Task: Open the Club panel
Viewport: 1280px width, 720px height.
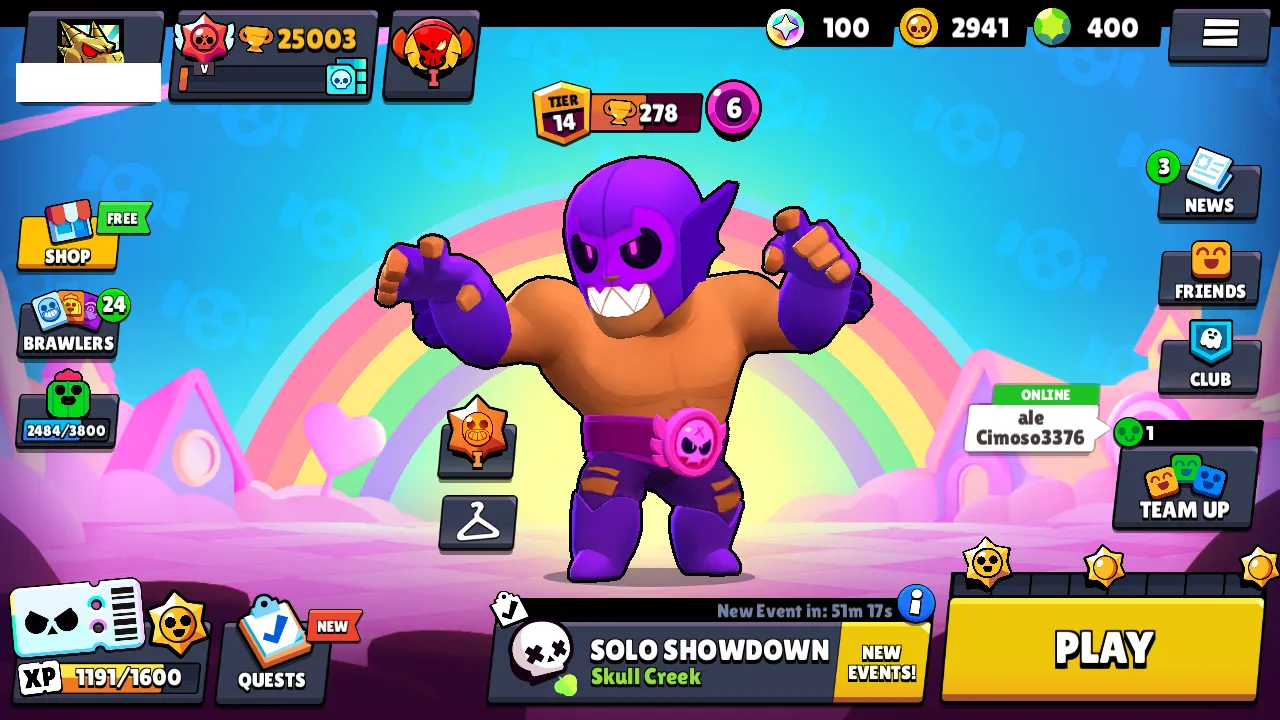Action: [x=1209, y=358]
